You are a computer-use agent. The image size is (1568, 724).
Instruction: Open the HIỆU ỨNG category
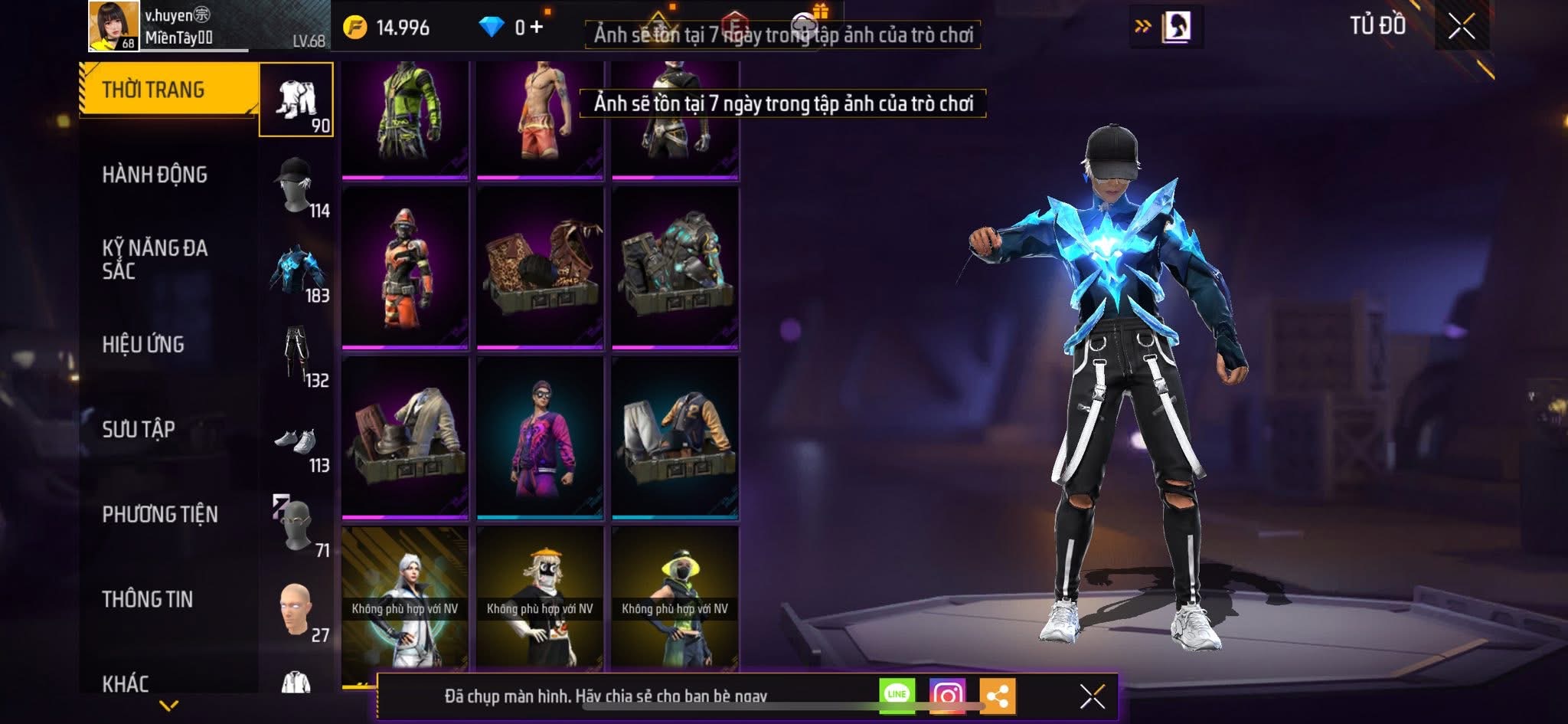[143, 345]
